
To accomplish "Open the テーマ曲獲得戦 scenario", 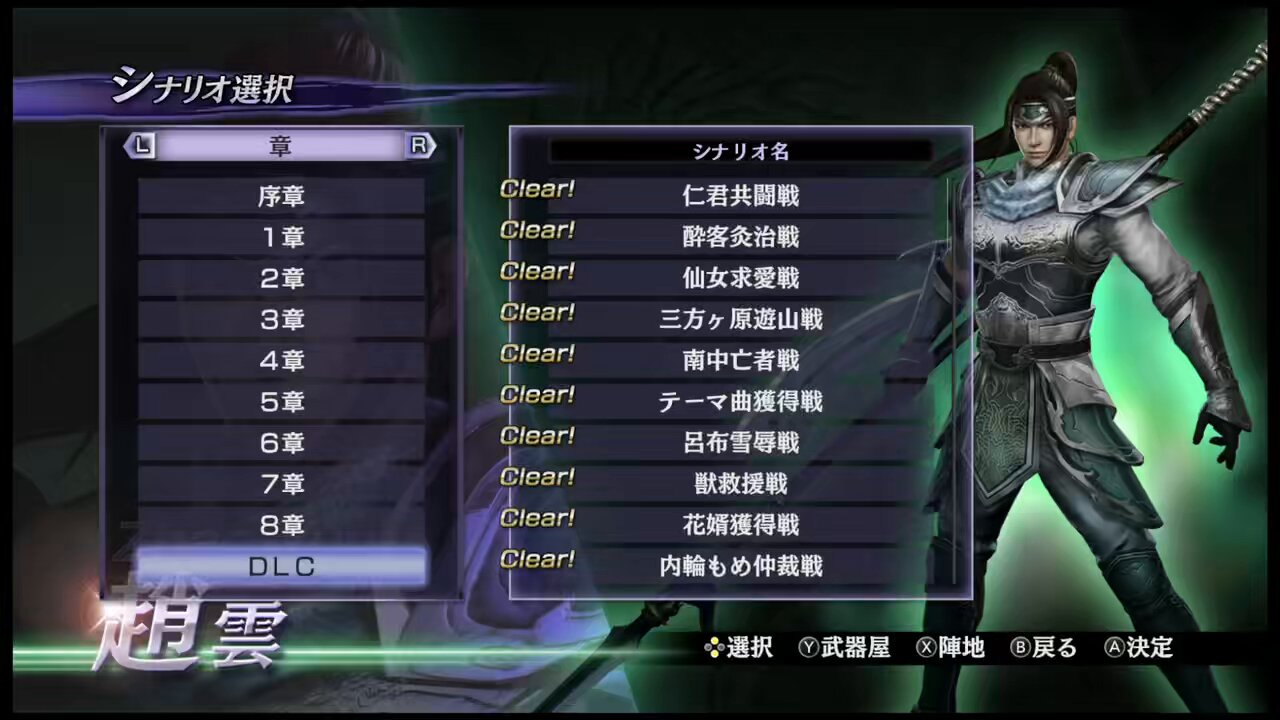I will [x=740, y=402].
